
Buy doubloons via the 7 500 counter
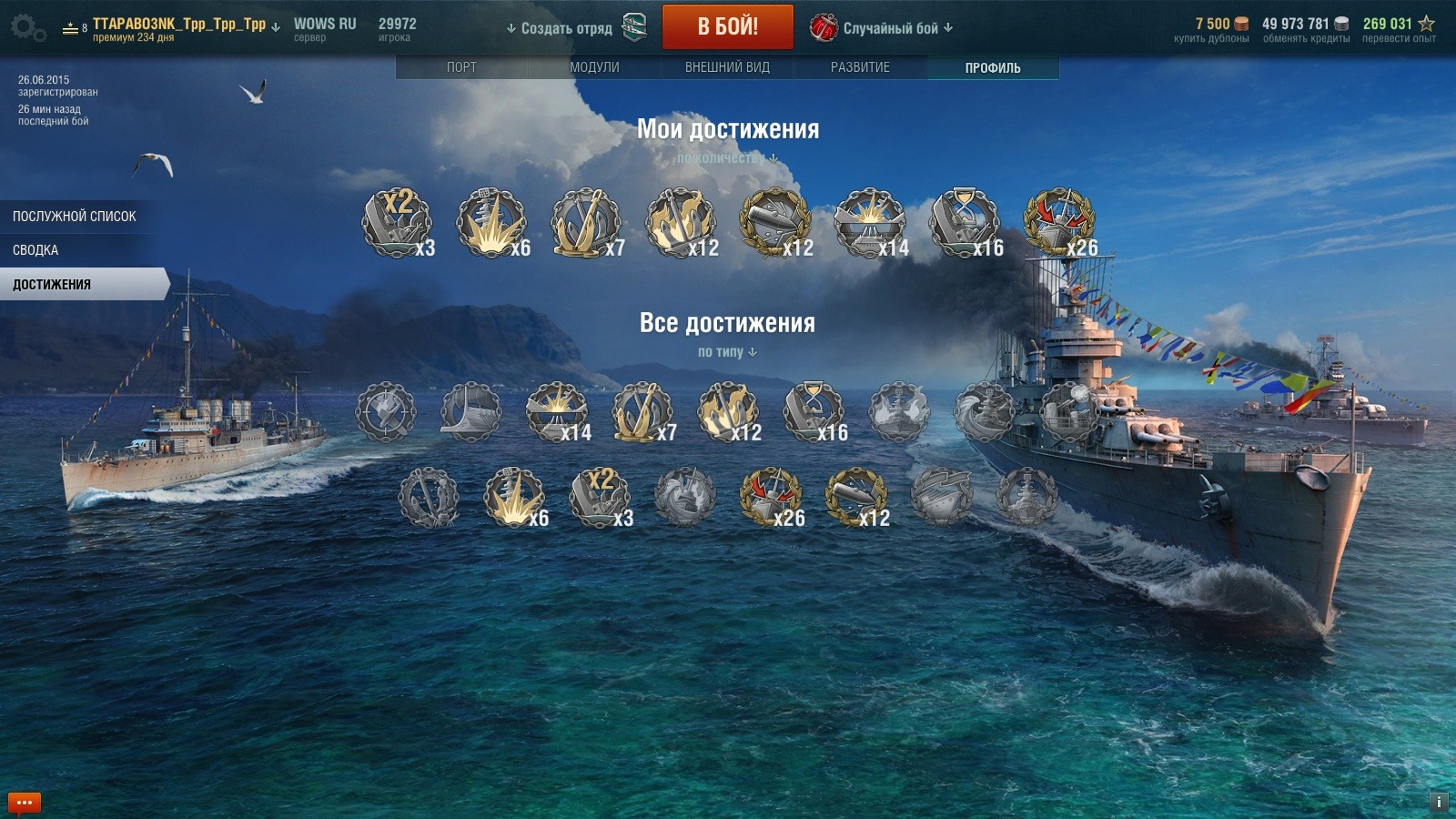pos(1212,29)
